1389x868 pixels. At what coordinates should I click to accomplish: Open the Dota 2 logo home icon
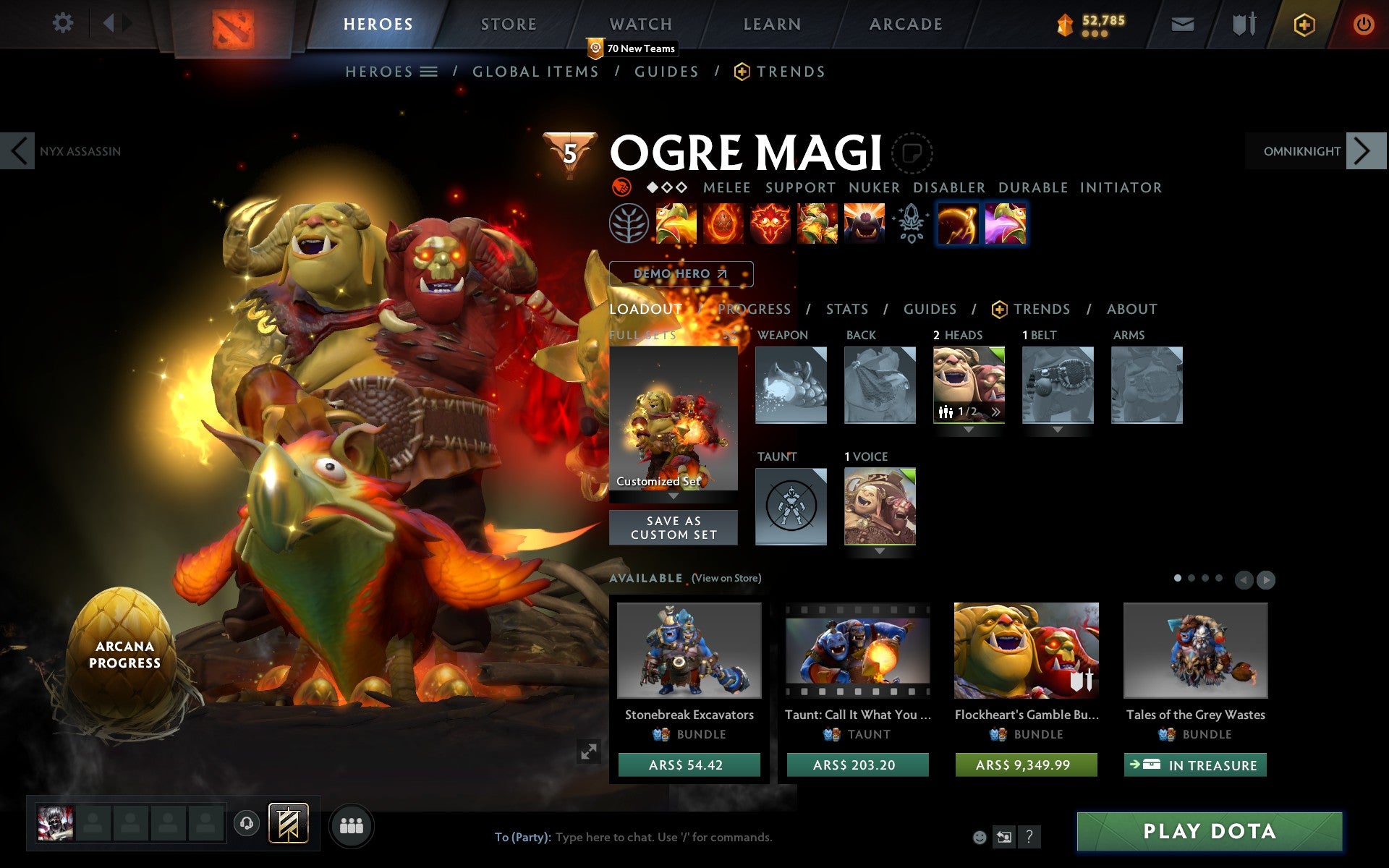coord(233,24)
